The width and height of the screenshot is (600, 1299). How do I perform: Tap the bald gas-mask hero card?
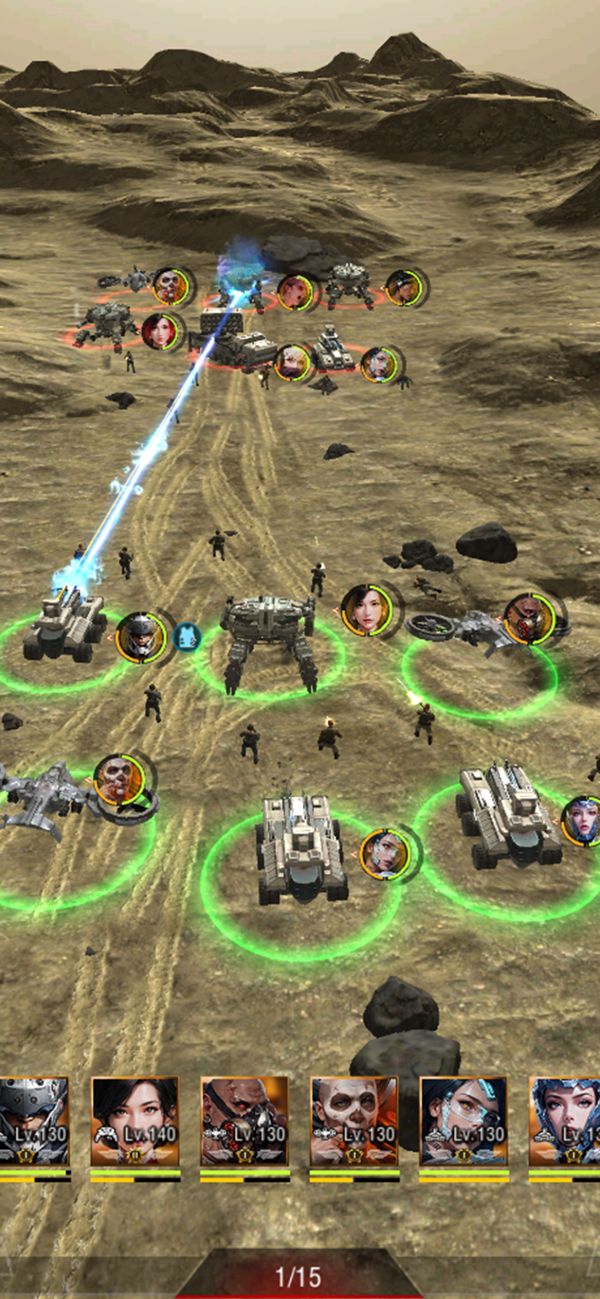pos(244,1121)
